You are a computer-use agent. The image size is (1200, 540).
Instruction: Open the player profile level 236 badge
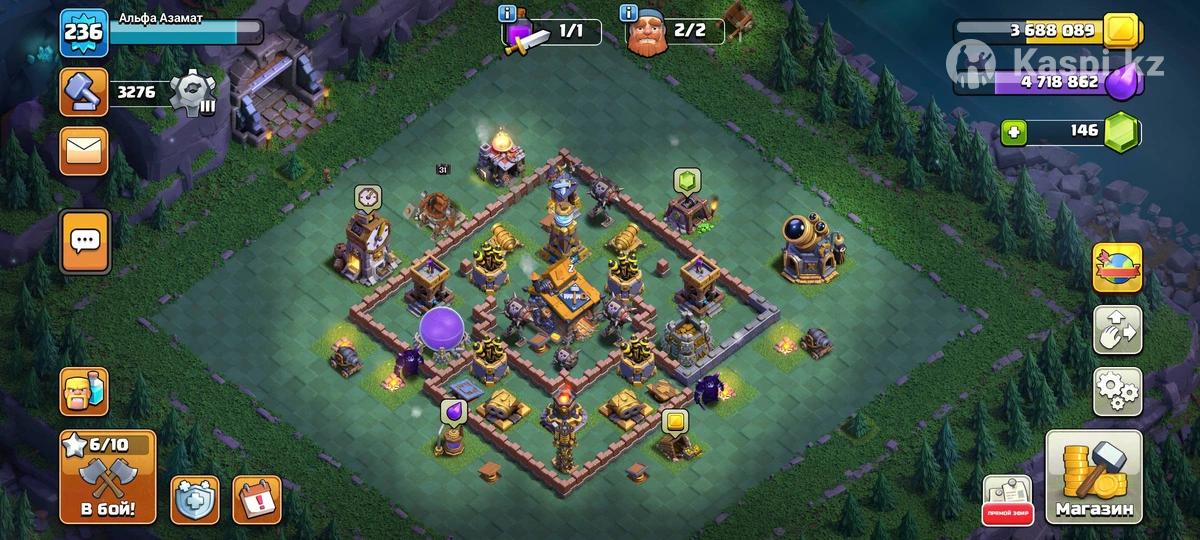tap(84, 34)
